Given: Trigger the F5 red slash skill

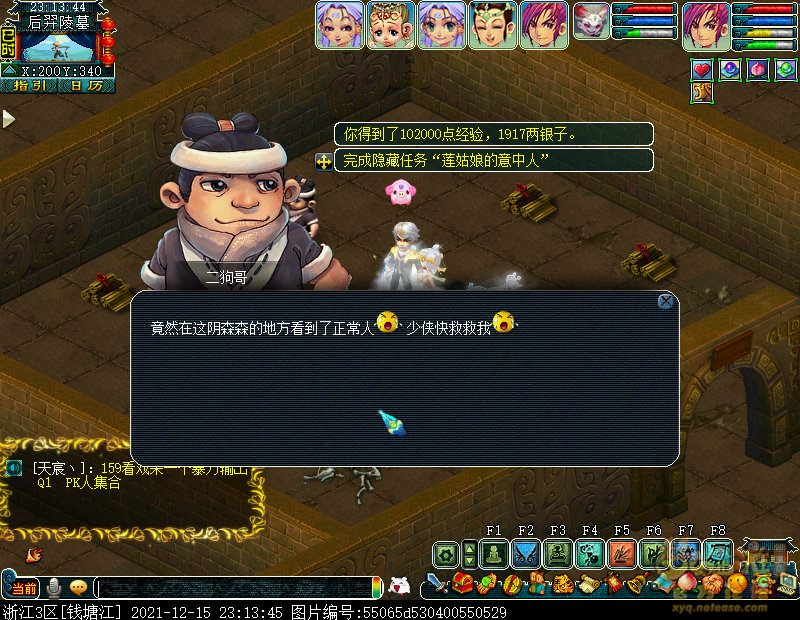Looking at the screenshot, I should pyautogui.click(x=622, y=554).
